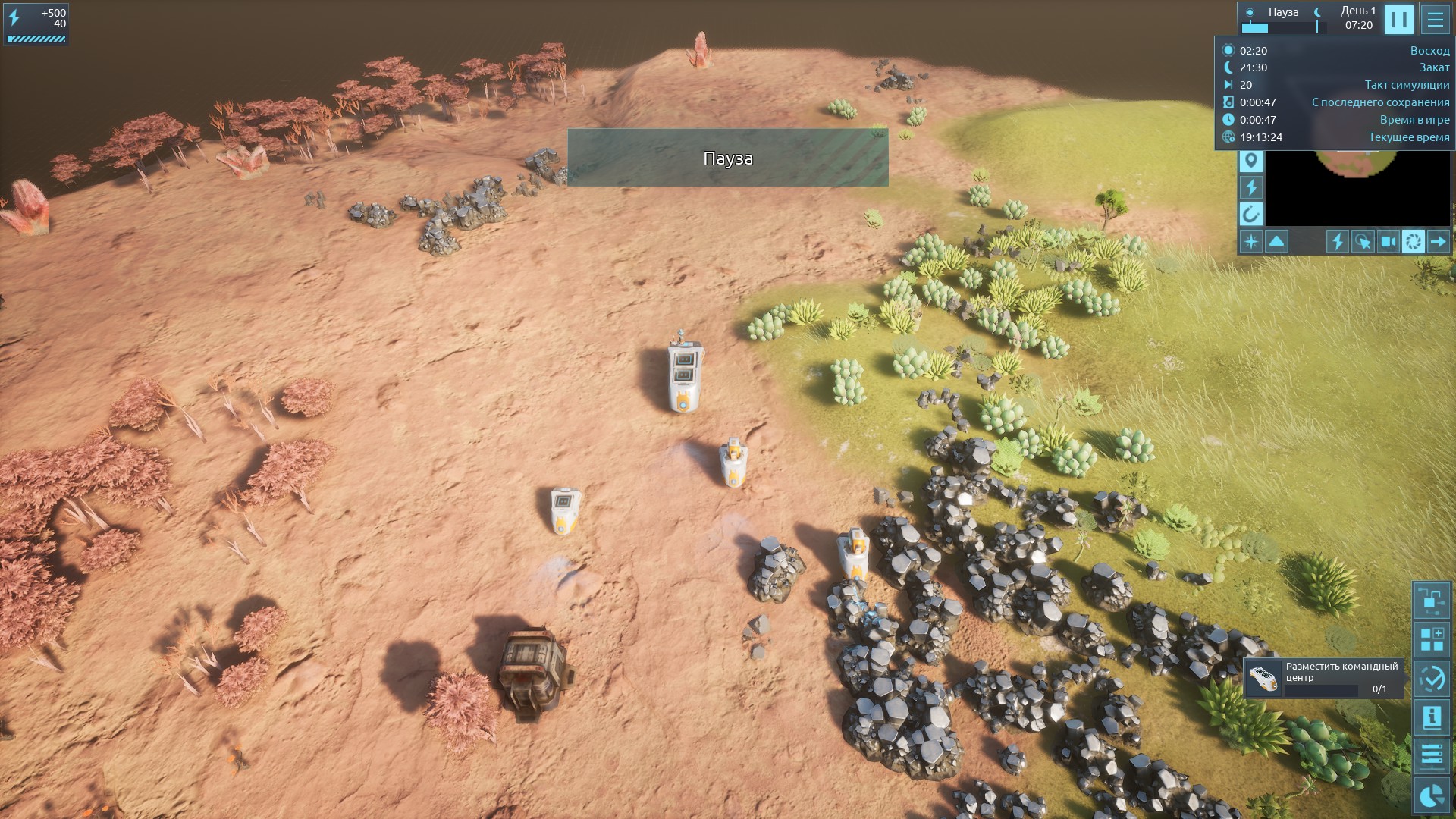Click the upward triangle button under the minimap
Screen dimensions: 1456x819
[1277, 242]
